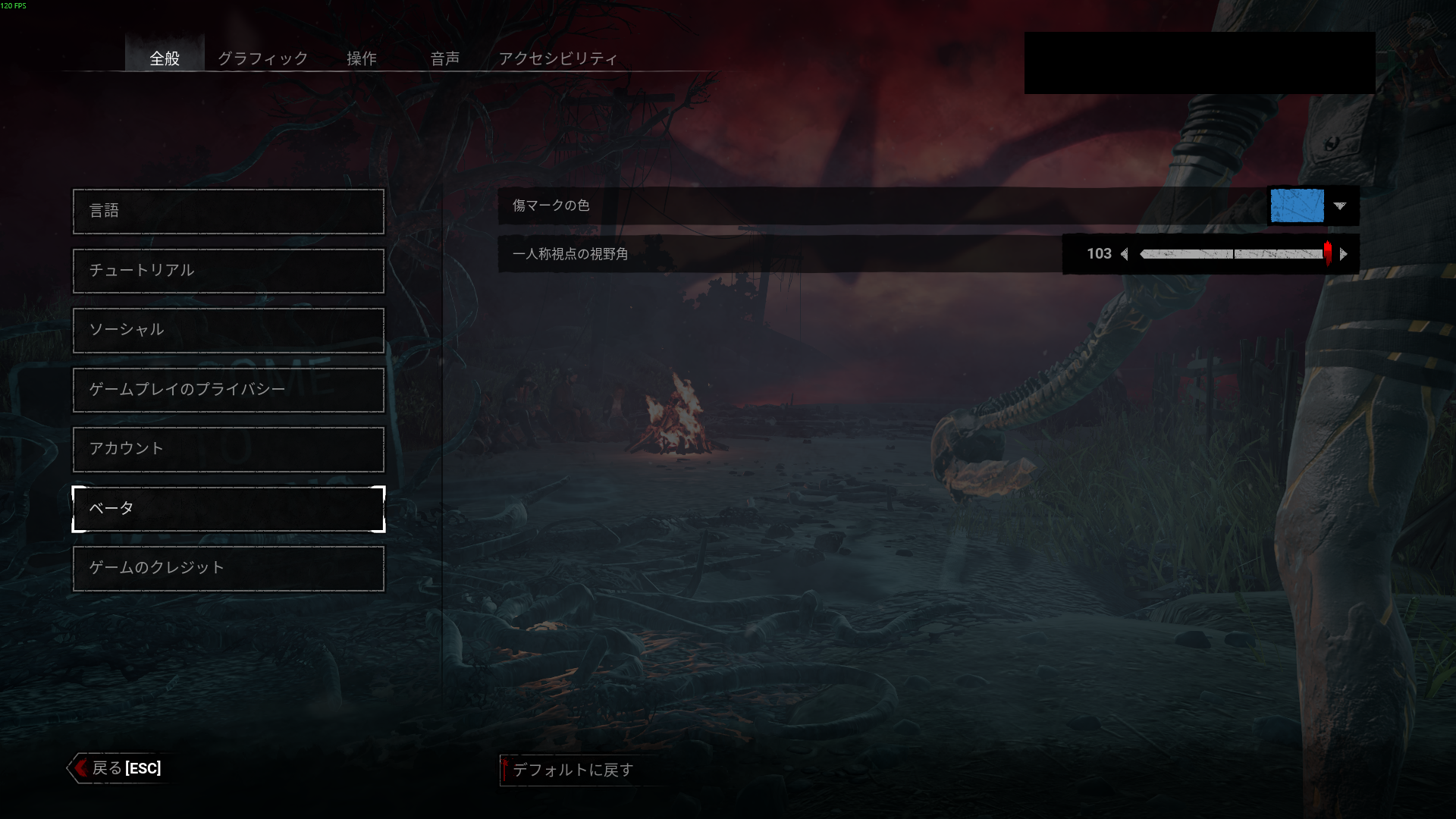Open the グラフィック settings tab
Image resolution: width=1456 pixels, height=819 pixels.
click(262, 58)
